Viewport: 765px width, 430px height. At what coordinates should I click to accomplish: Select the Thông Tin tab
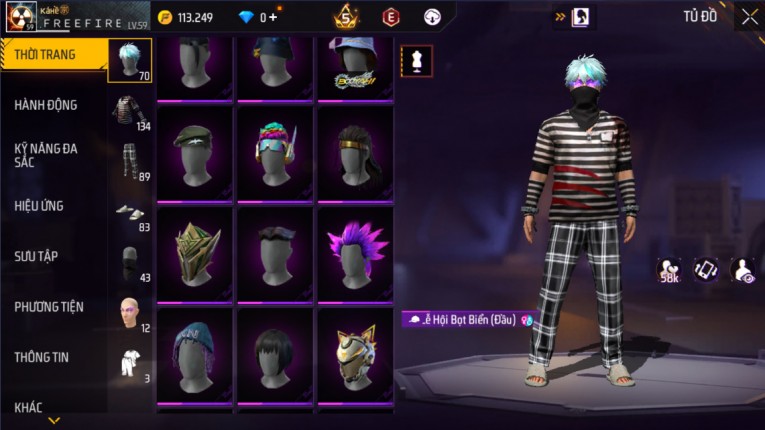tap(42, 357)
